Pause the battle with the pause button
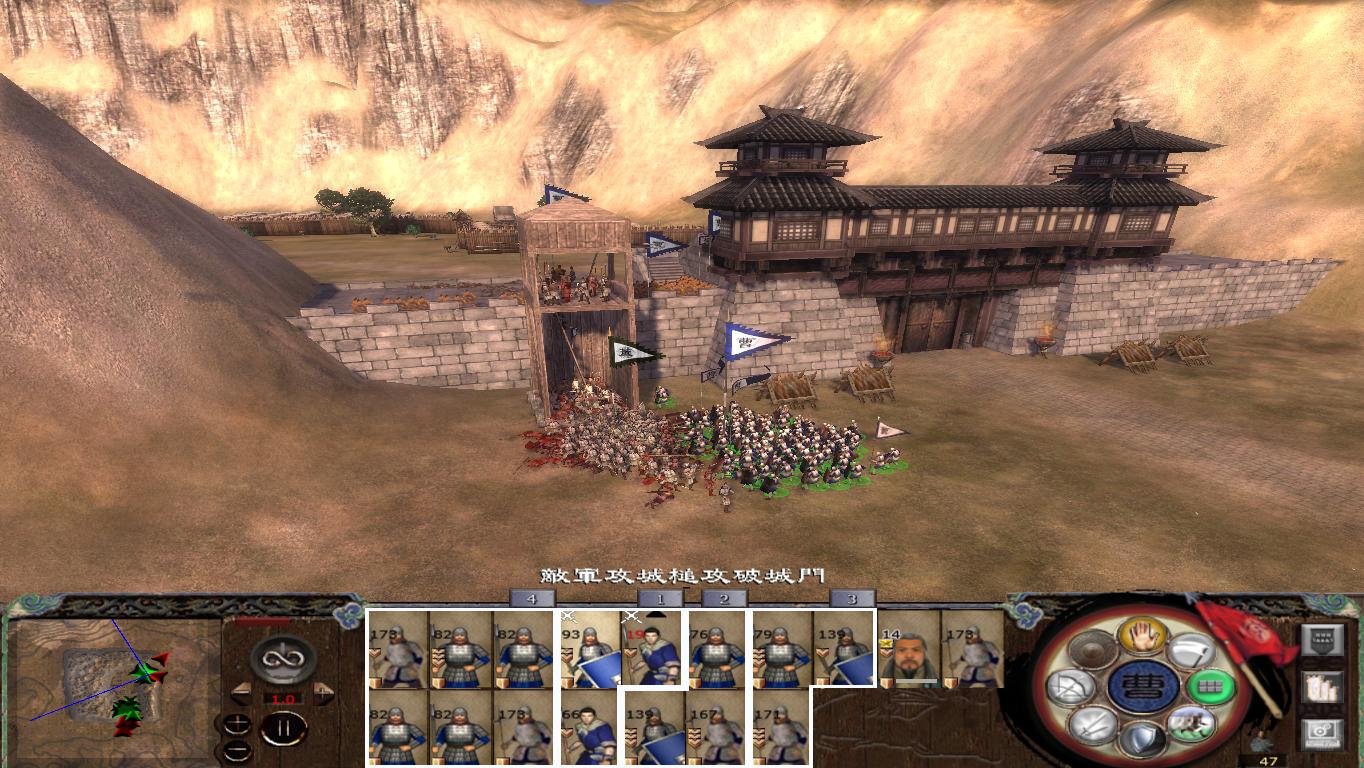The image size is (1364, 768). point(282,727)
